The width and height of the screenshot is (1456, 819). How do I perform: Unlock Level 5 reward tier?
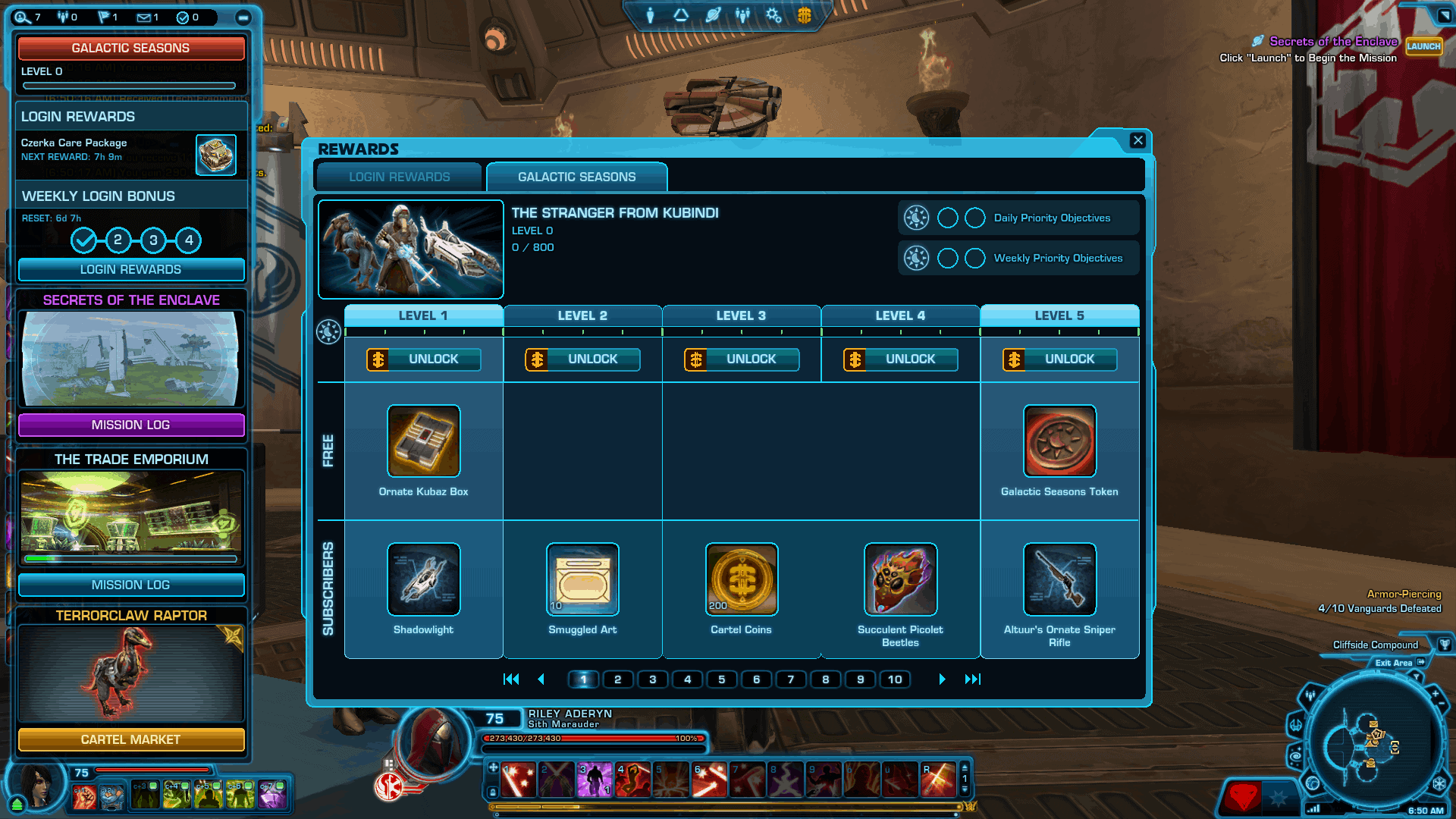tap(1060, 359)
